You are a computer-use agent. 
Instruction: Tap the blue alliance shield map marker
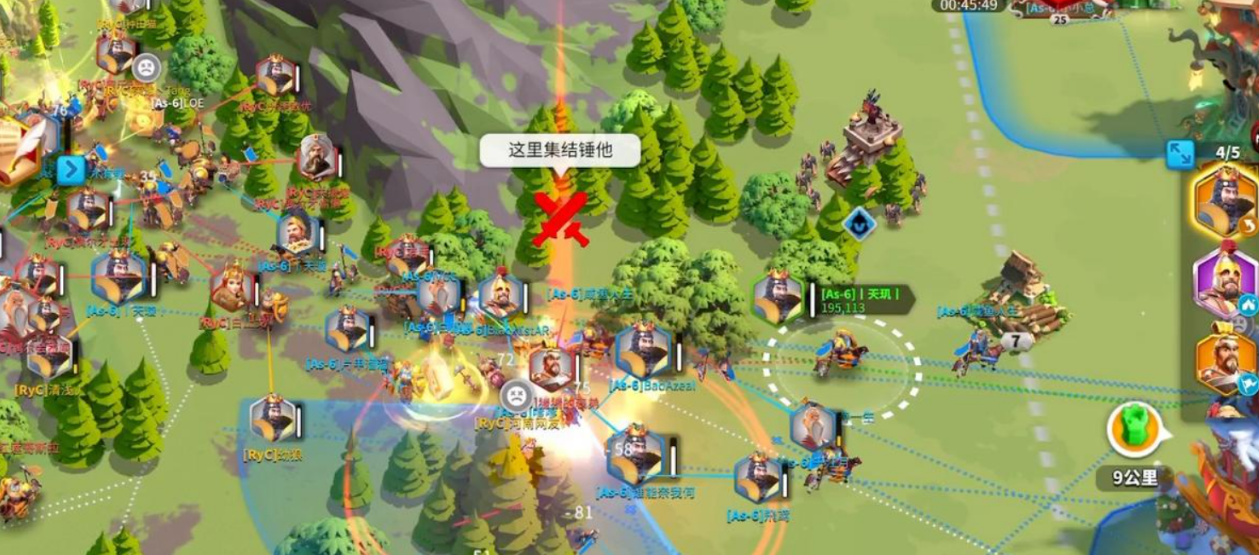click(x=859, y=223)
